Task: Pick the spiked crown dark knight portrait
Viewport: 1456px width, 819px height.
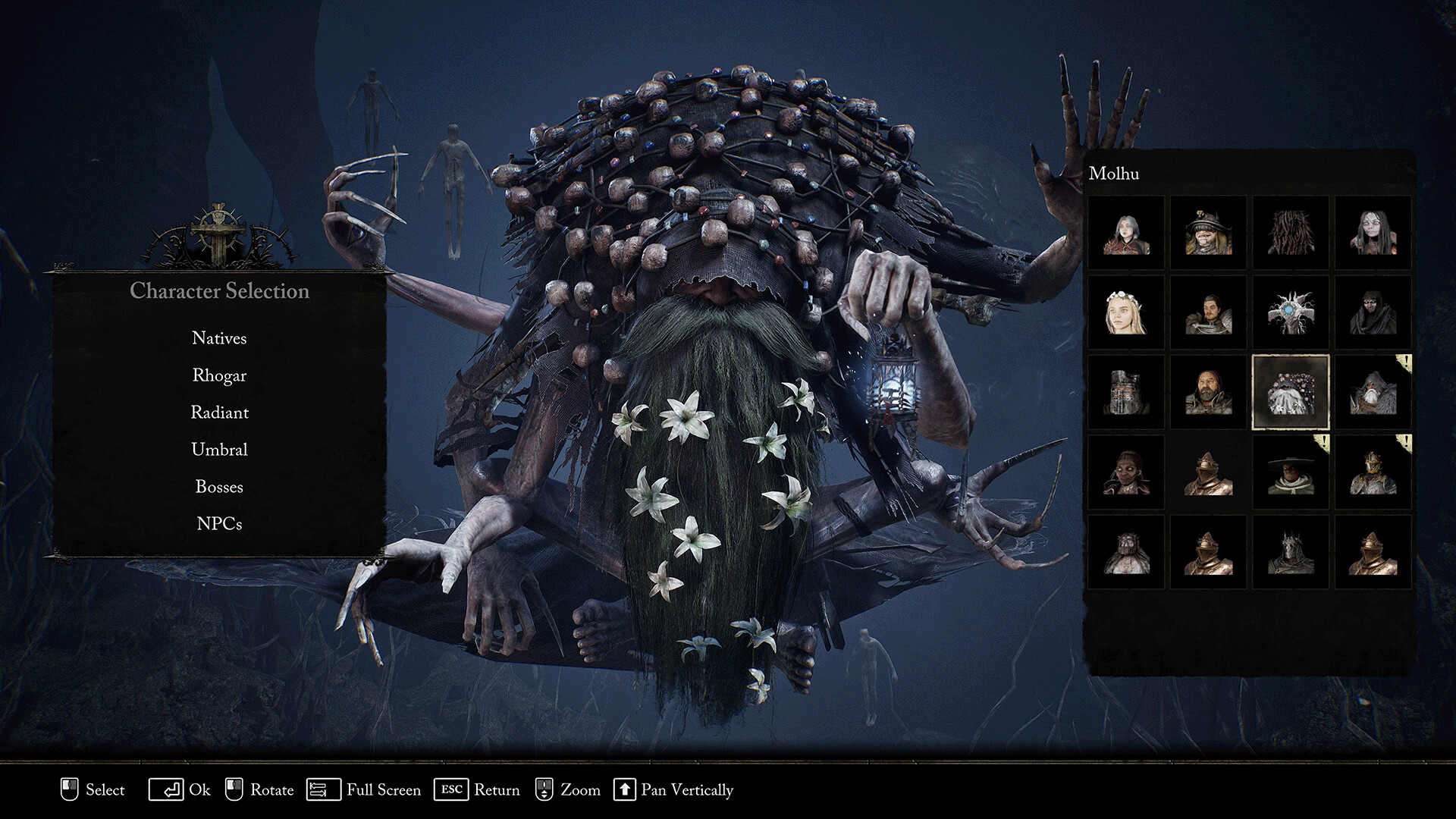Action: point(1290,551)
